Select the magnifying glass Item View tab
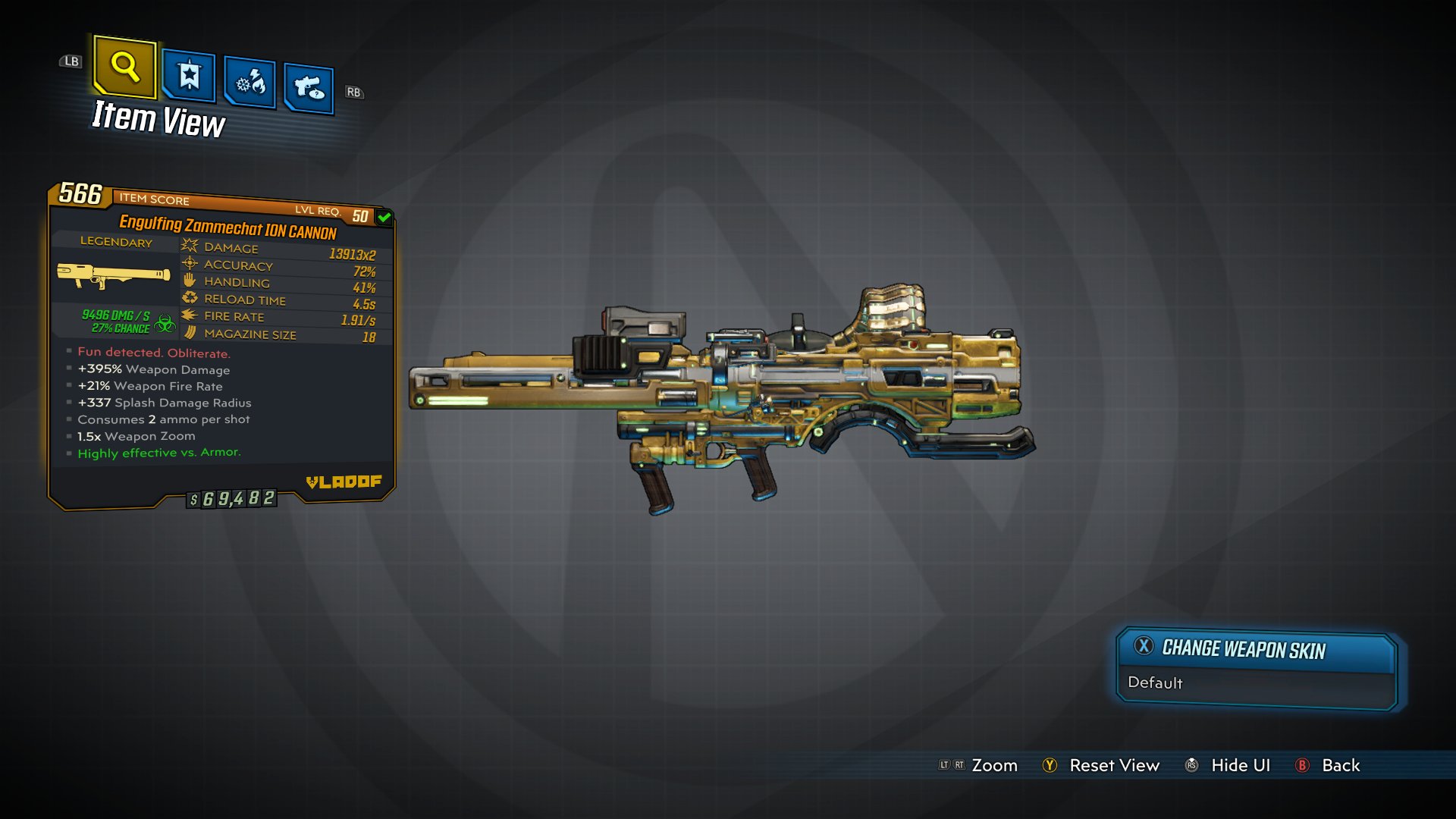The image size is (1456, 819). [125, 67]
